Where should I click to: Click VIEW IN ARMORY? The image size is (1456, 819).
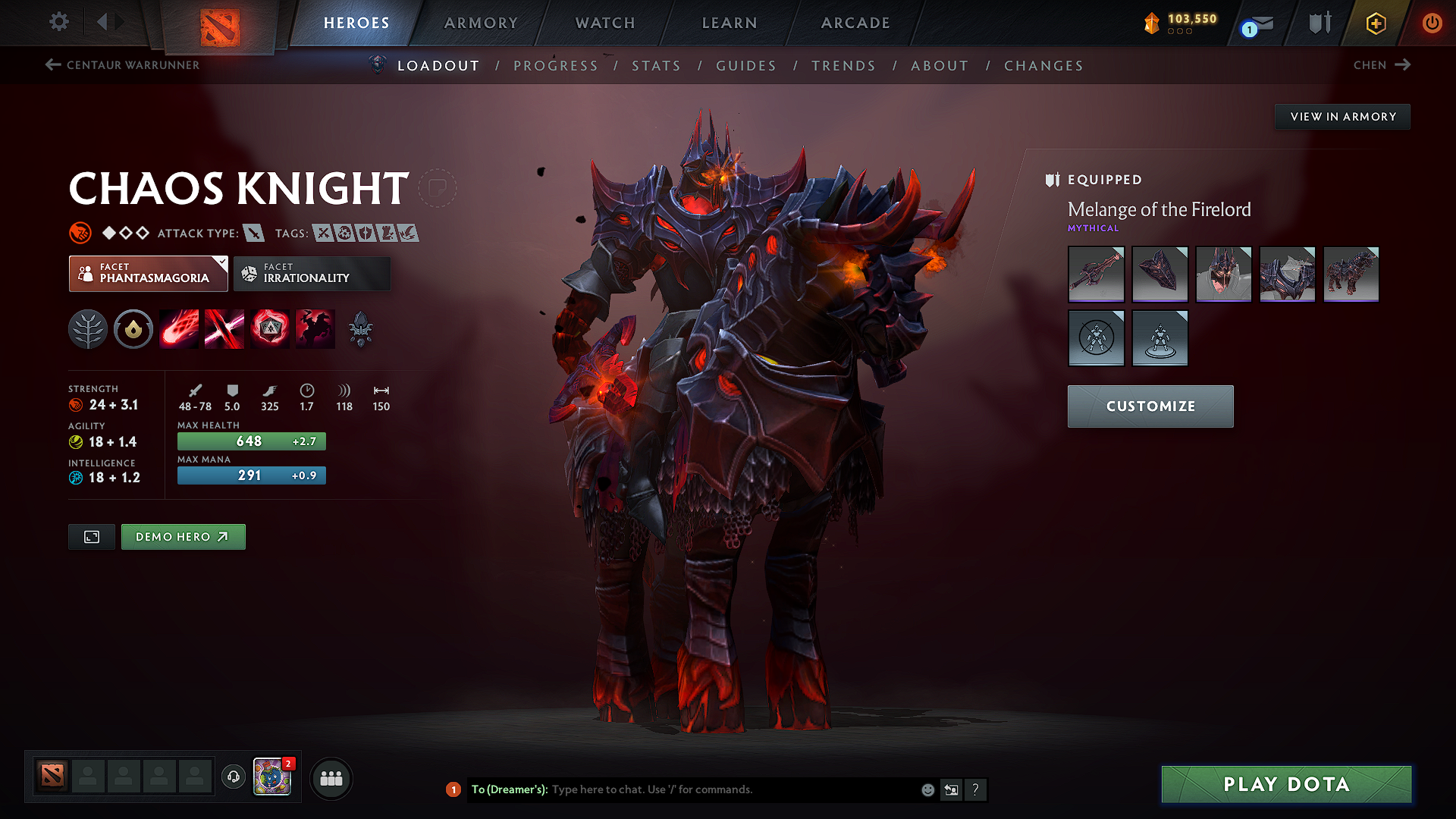1342,116
